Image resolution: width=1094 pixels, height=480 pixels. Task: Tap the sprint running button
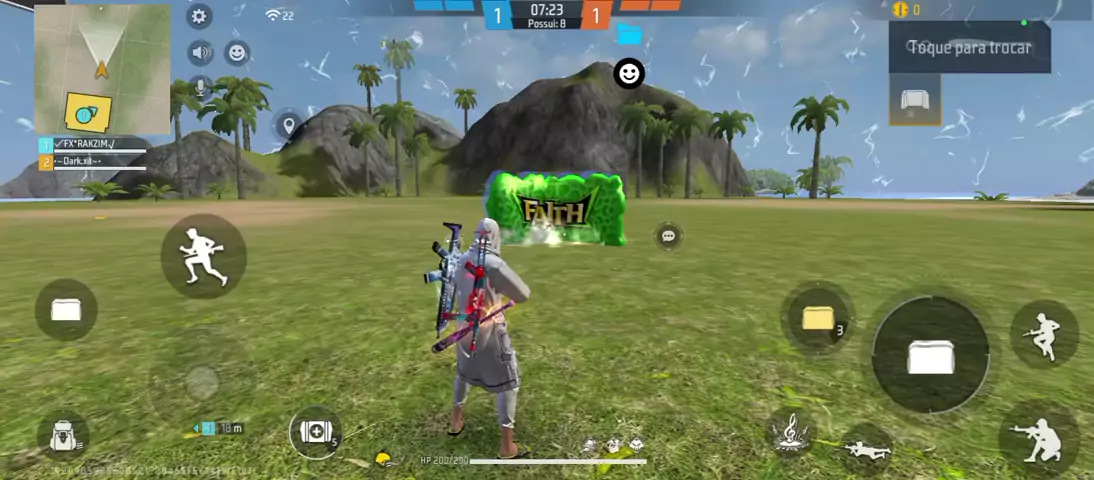tap(203, 256)
